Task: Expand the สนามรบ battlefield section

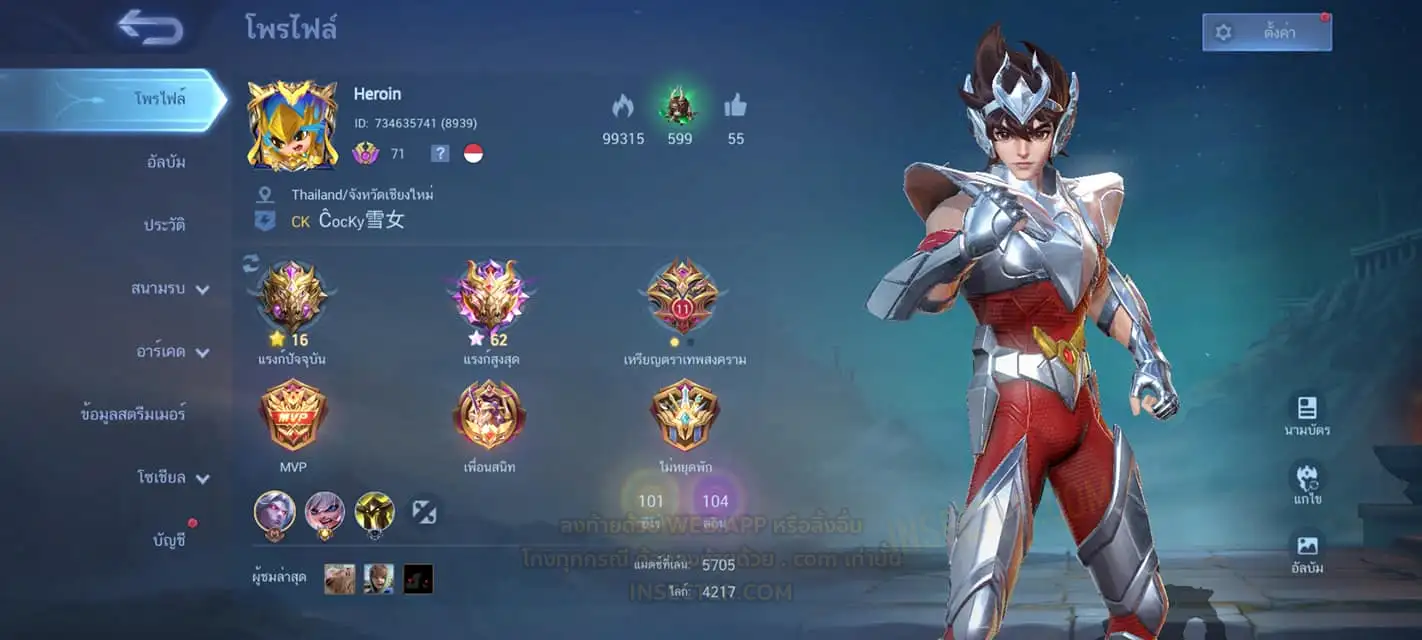Action: click(170, 289)
